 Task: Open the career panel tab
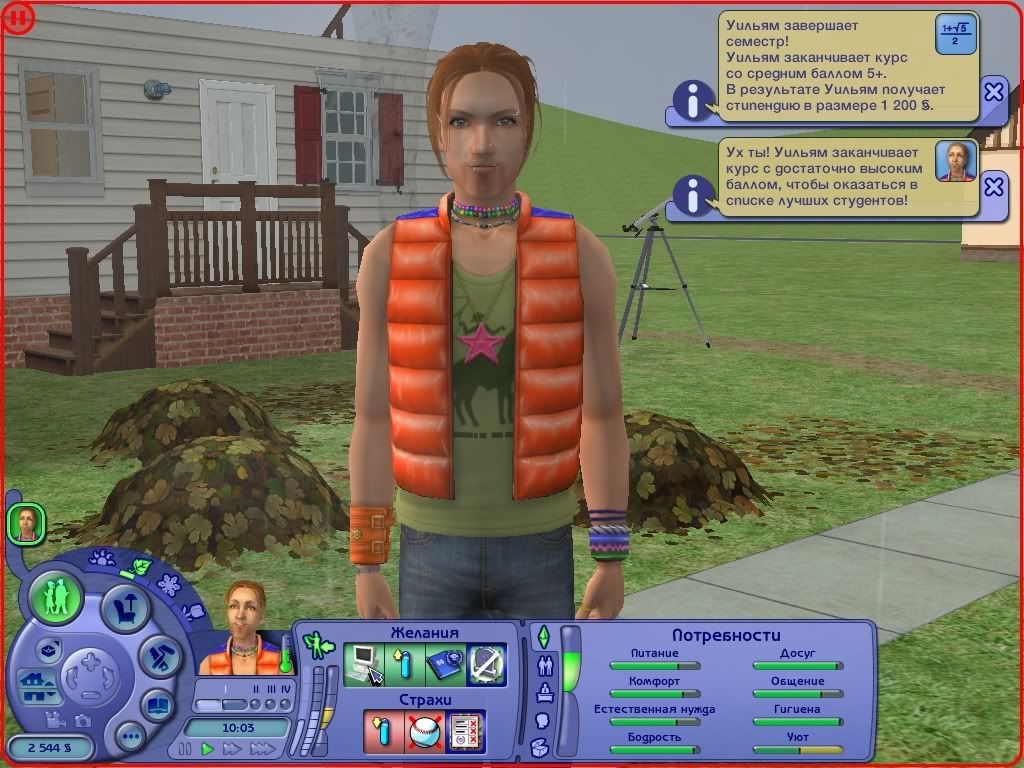point(545,692)
